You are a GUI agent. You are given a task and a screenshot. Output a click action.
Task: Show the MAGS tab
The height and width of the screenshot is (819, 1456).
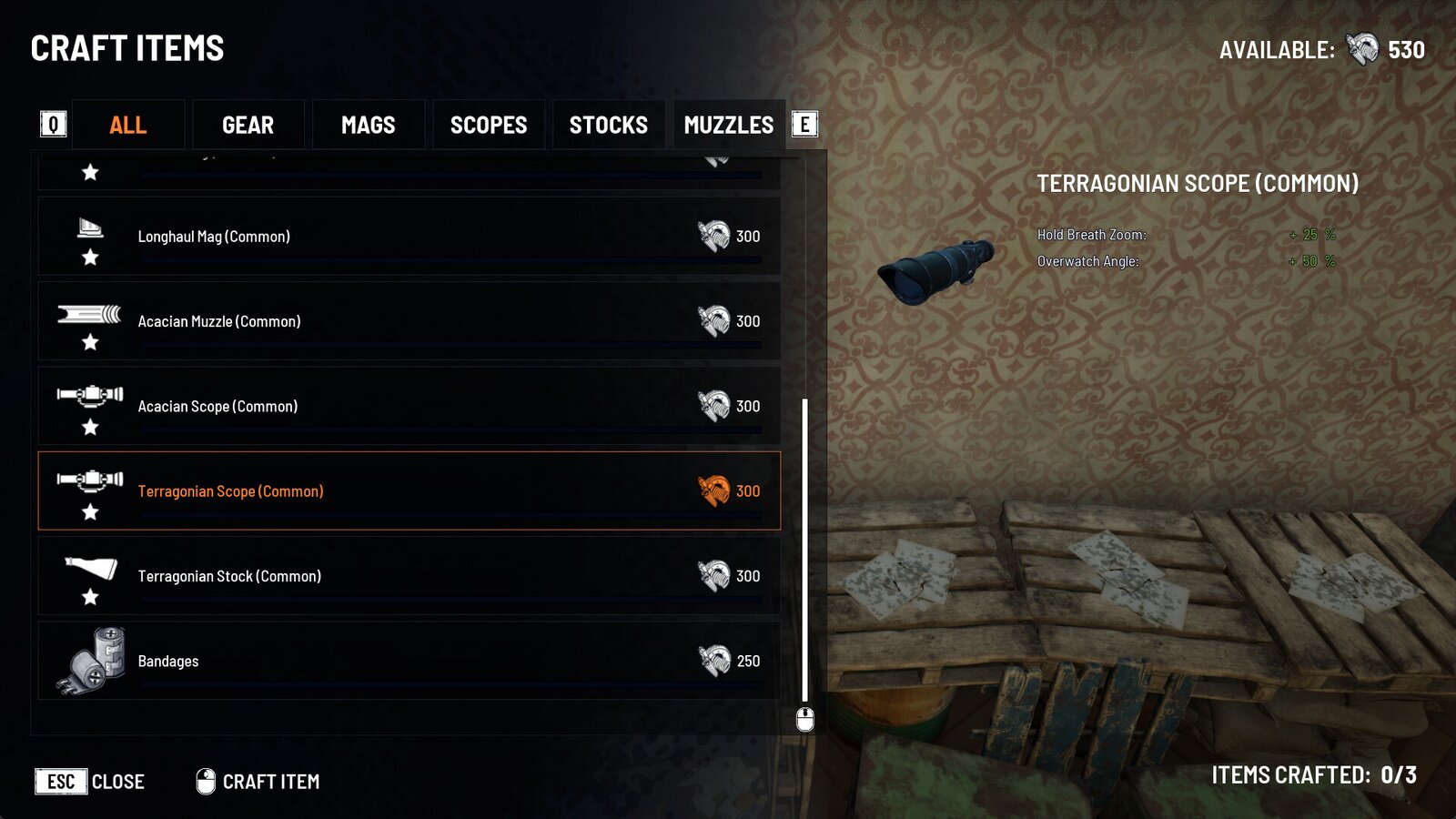pos(368,125)
